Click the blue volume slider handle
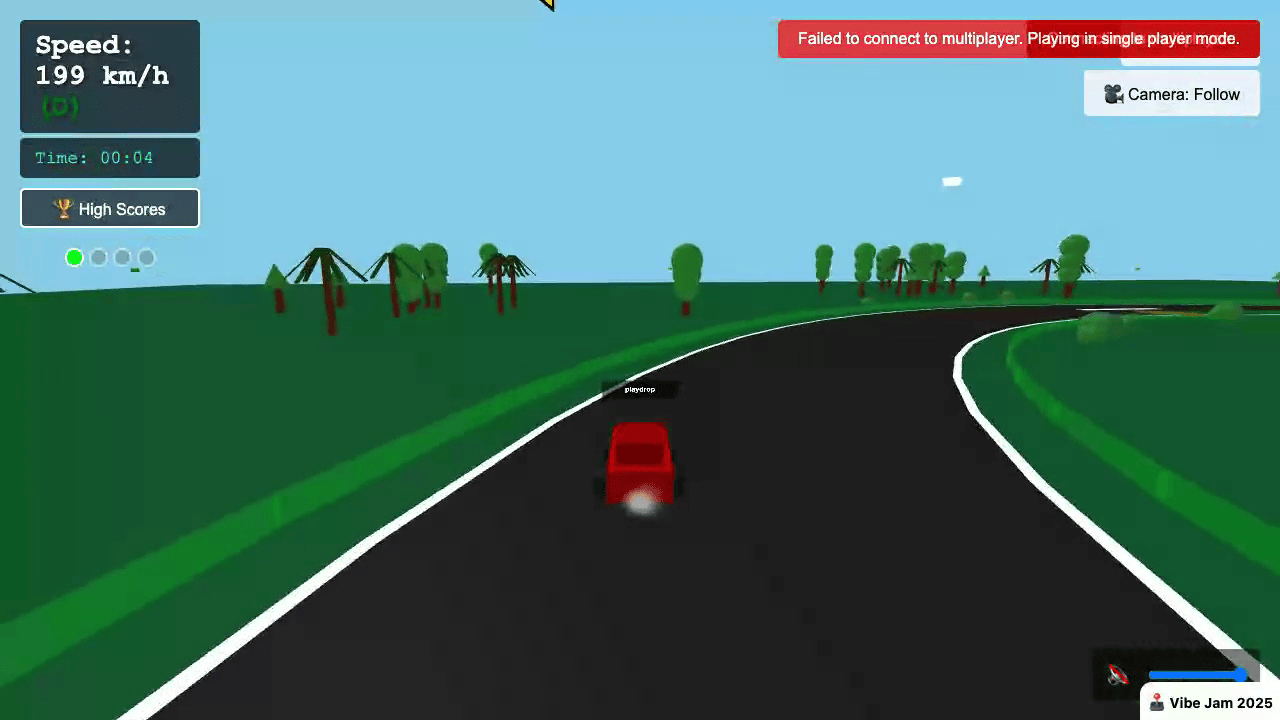The height and width of the screenshot is (720, 1280). tap(1240, 674)
